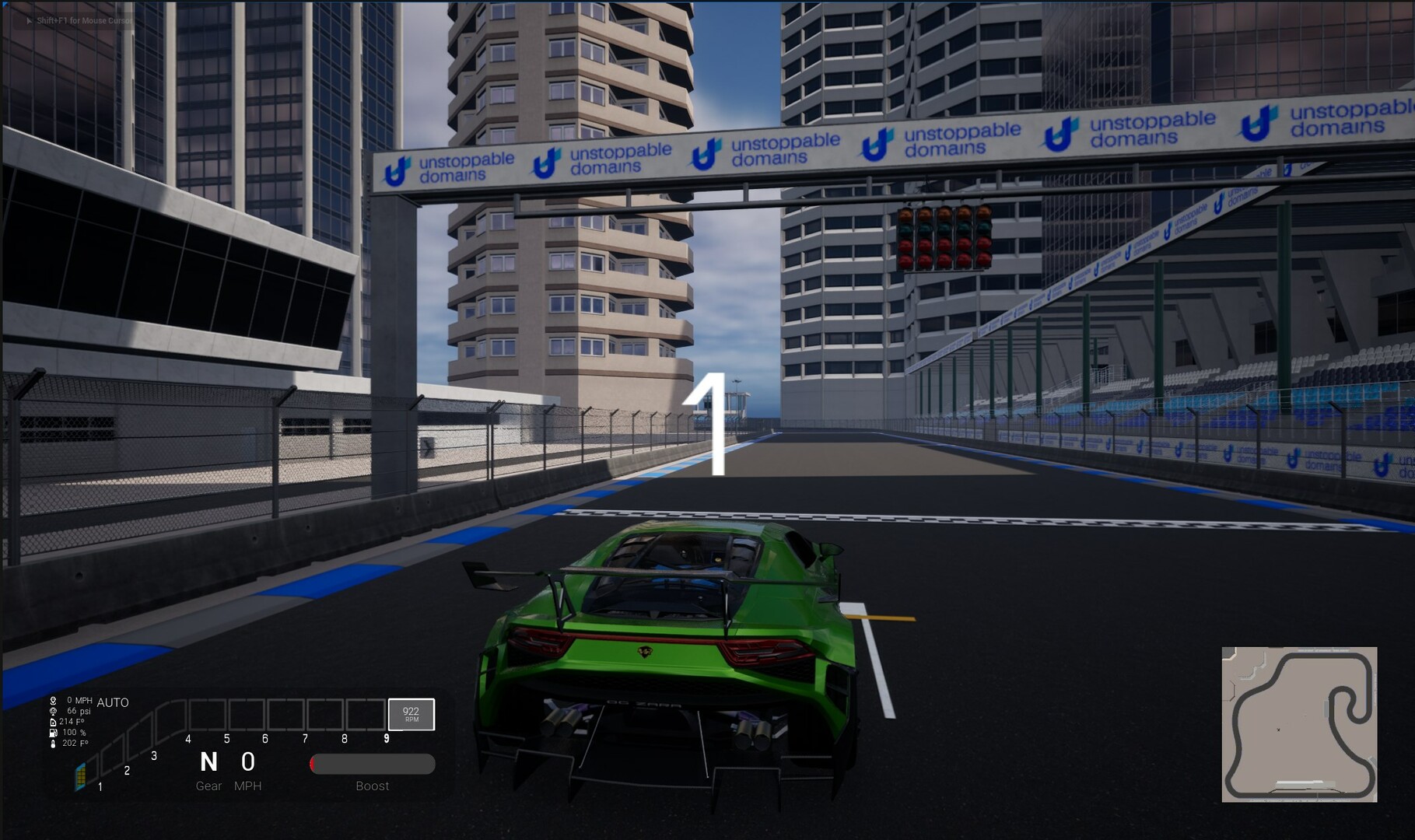Toggle the AUTO transmission mode label
Viewport: 1415px width, 840px height.
click(112, 702)
